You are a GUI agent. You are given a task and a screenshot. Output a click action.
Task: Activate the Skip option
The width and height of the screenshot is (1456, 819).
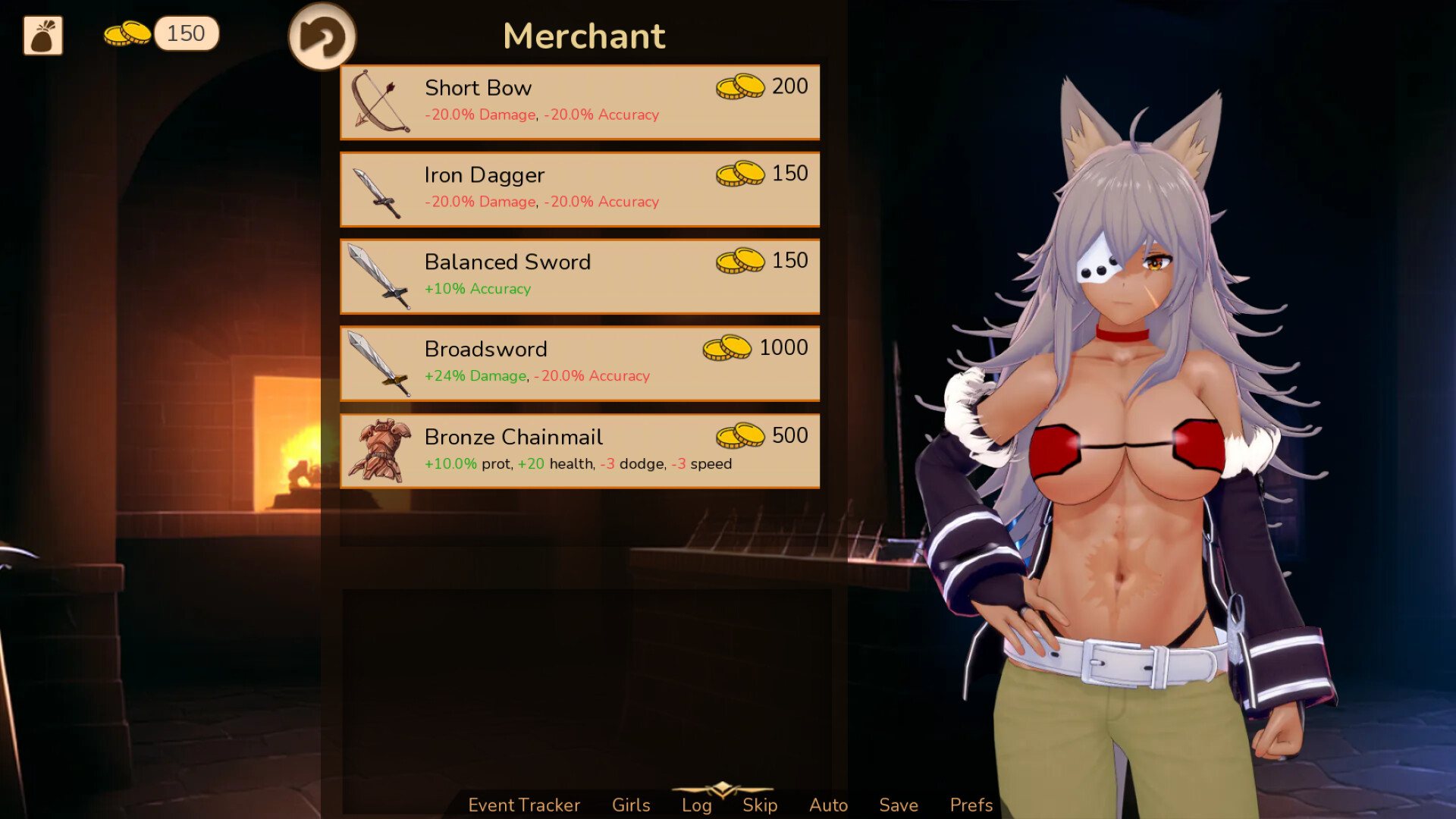[x=760, y=805]
